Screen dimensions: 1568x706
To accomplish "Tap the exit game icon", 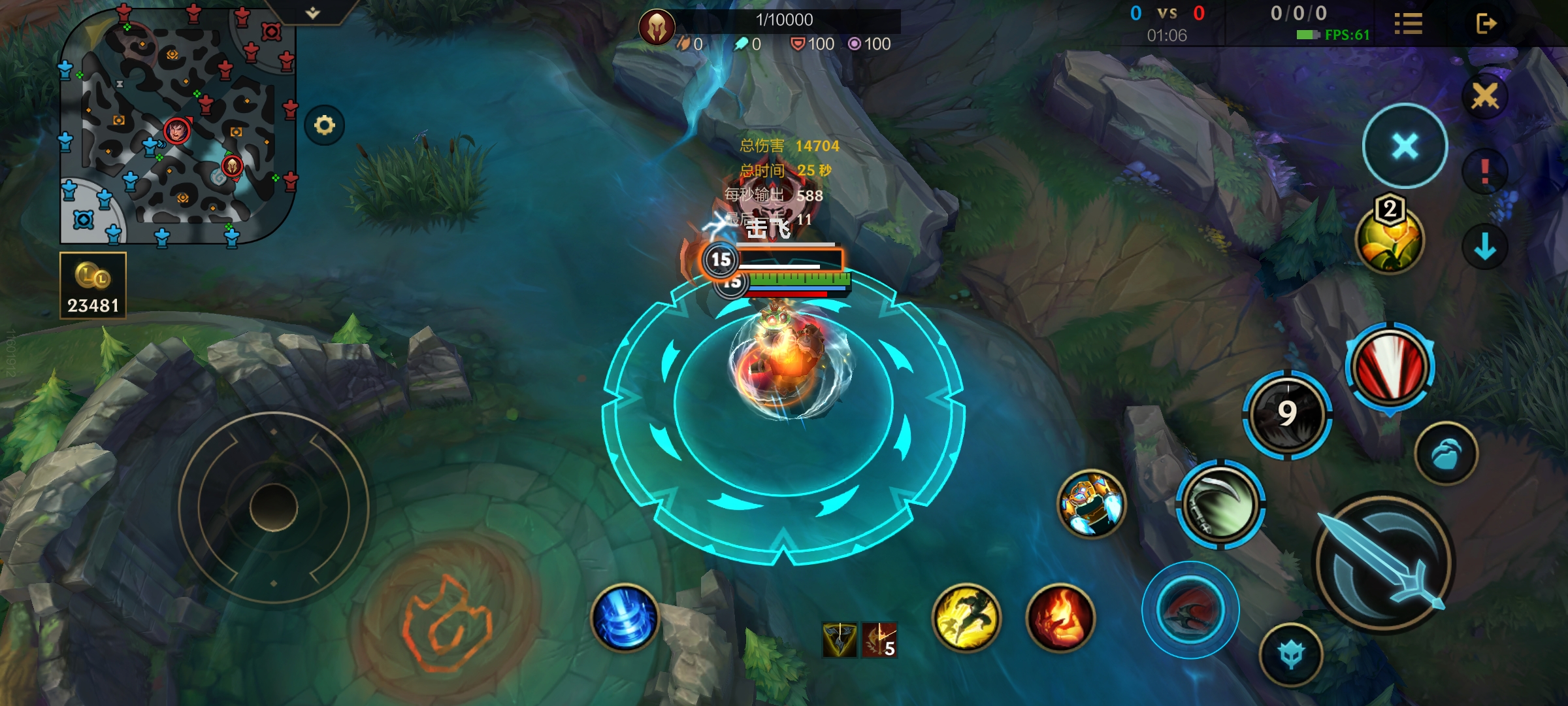I will [1486, 24].
